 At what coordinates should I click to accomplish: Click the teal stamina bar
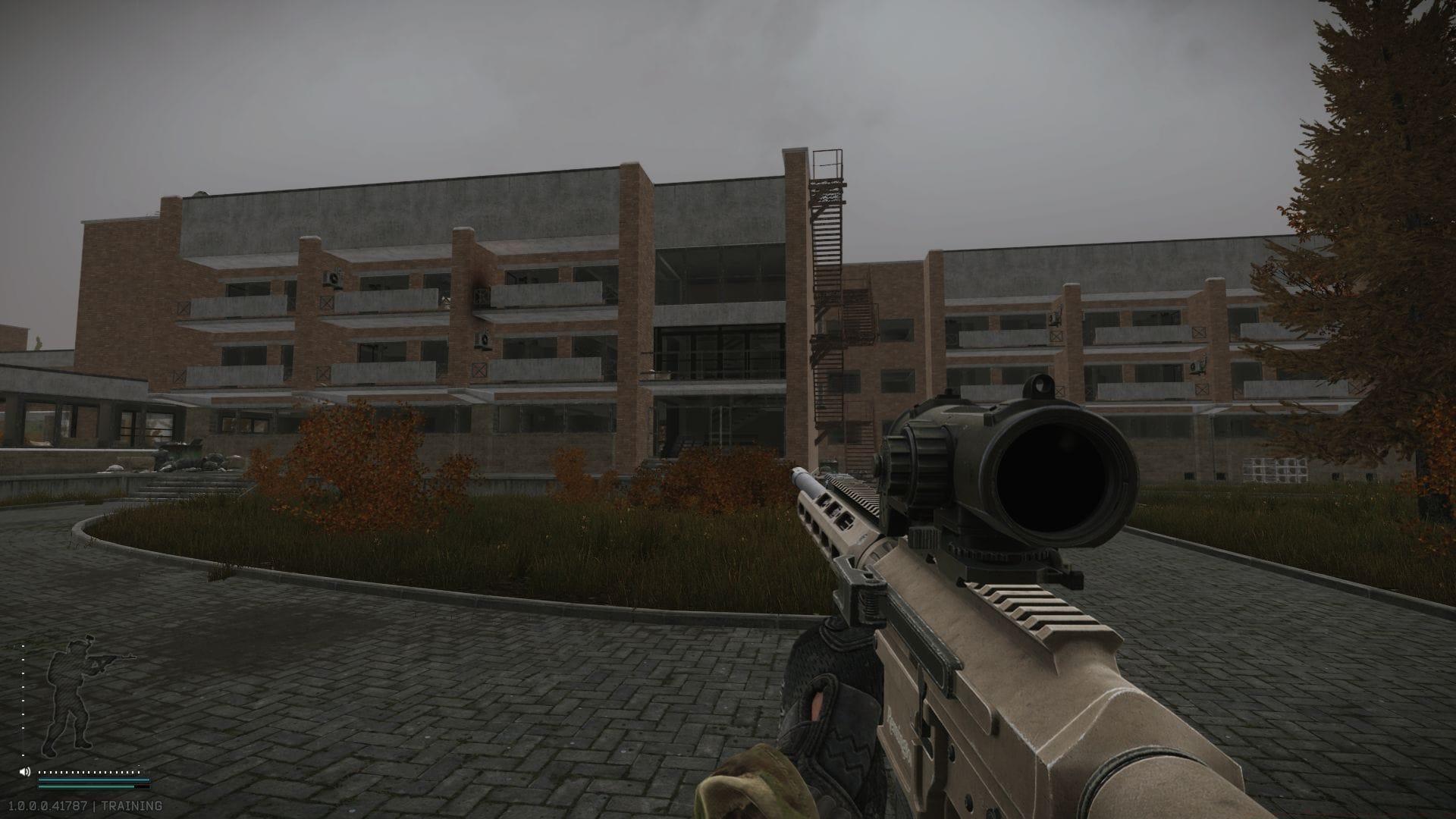click(x=87, y=781)
